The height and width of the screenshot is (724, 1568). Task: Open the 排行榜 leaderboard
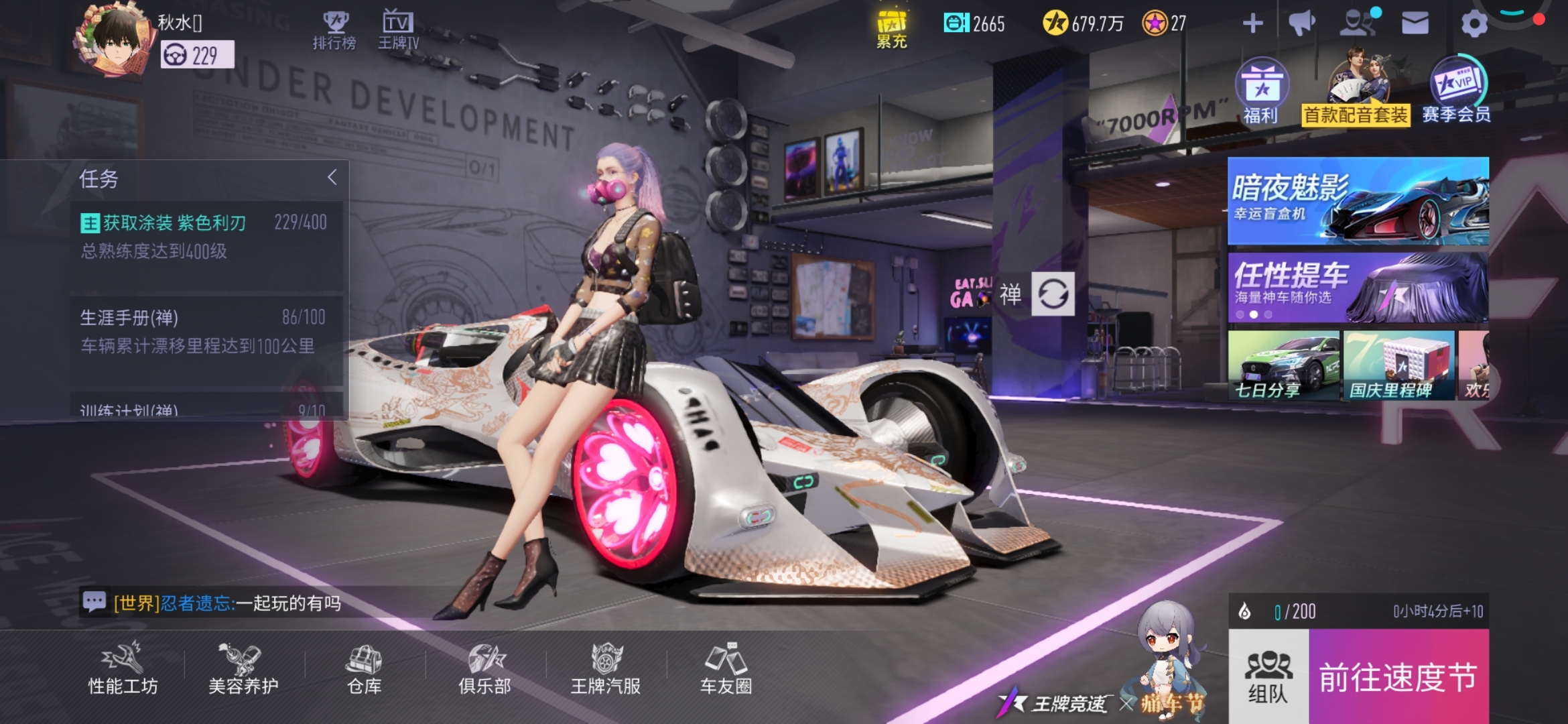334,31
